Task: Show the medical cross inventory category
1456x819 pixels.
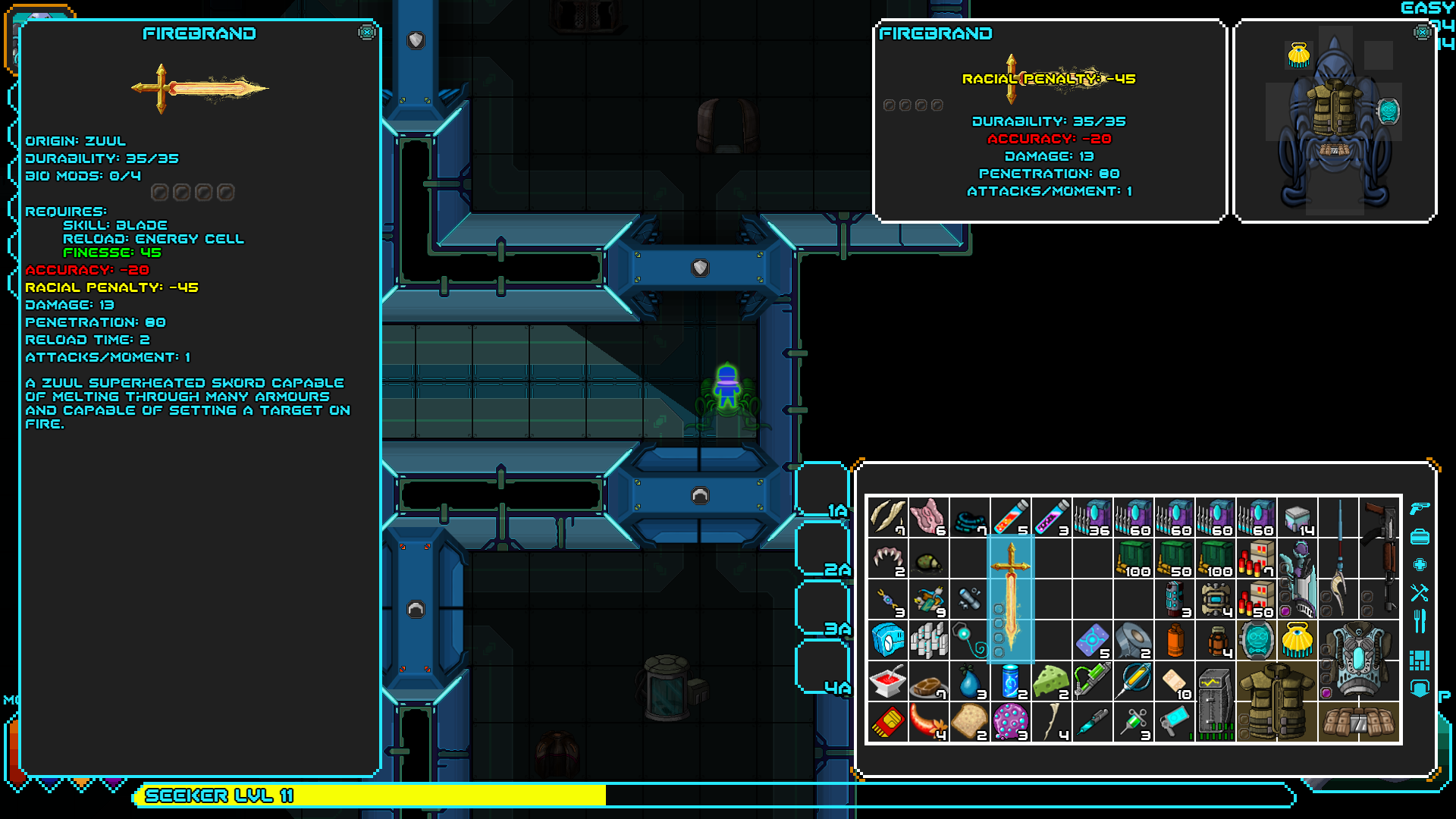Action: click(1420, 565)
